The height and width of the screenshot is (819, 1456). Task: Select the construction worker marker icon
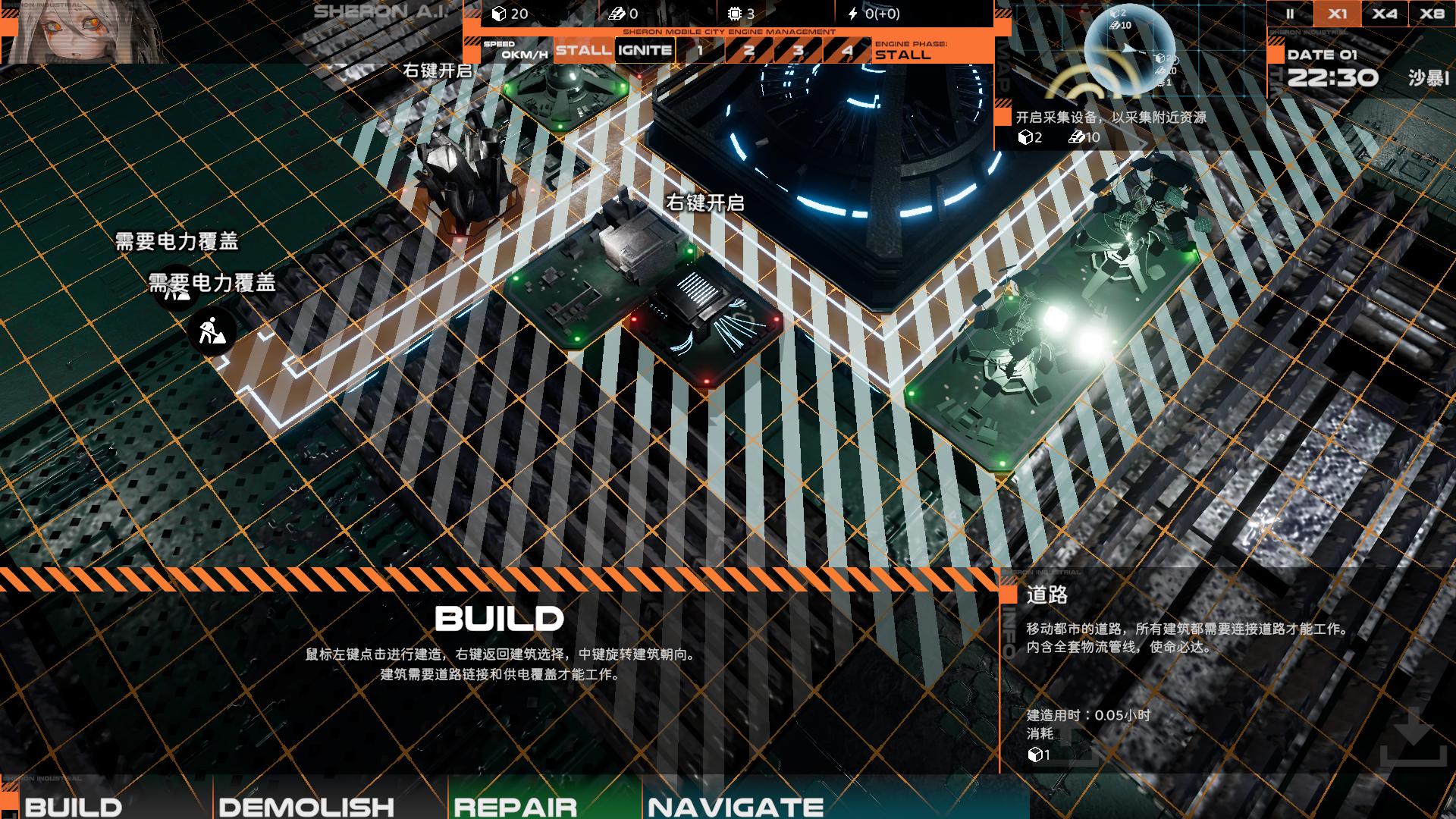click(x=212, y=331)
